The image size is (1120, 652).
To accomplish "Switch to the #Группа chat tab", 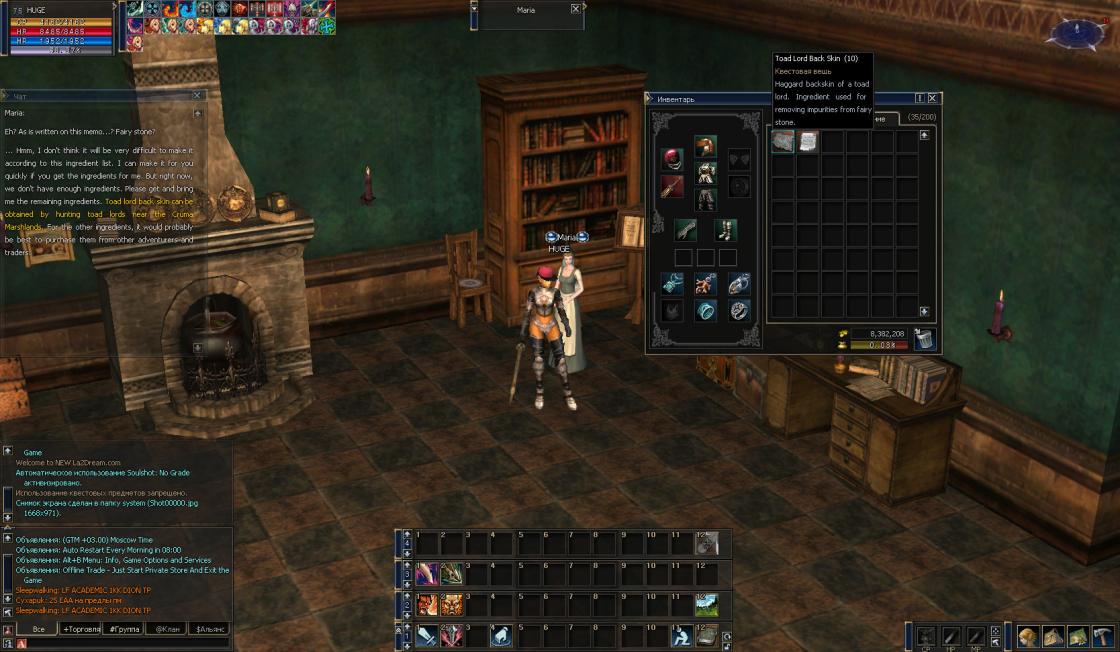I will (x=123, y=629).
